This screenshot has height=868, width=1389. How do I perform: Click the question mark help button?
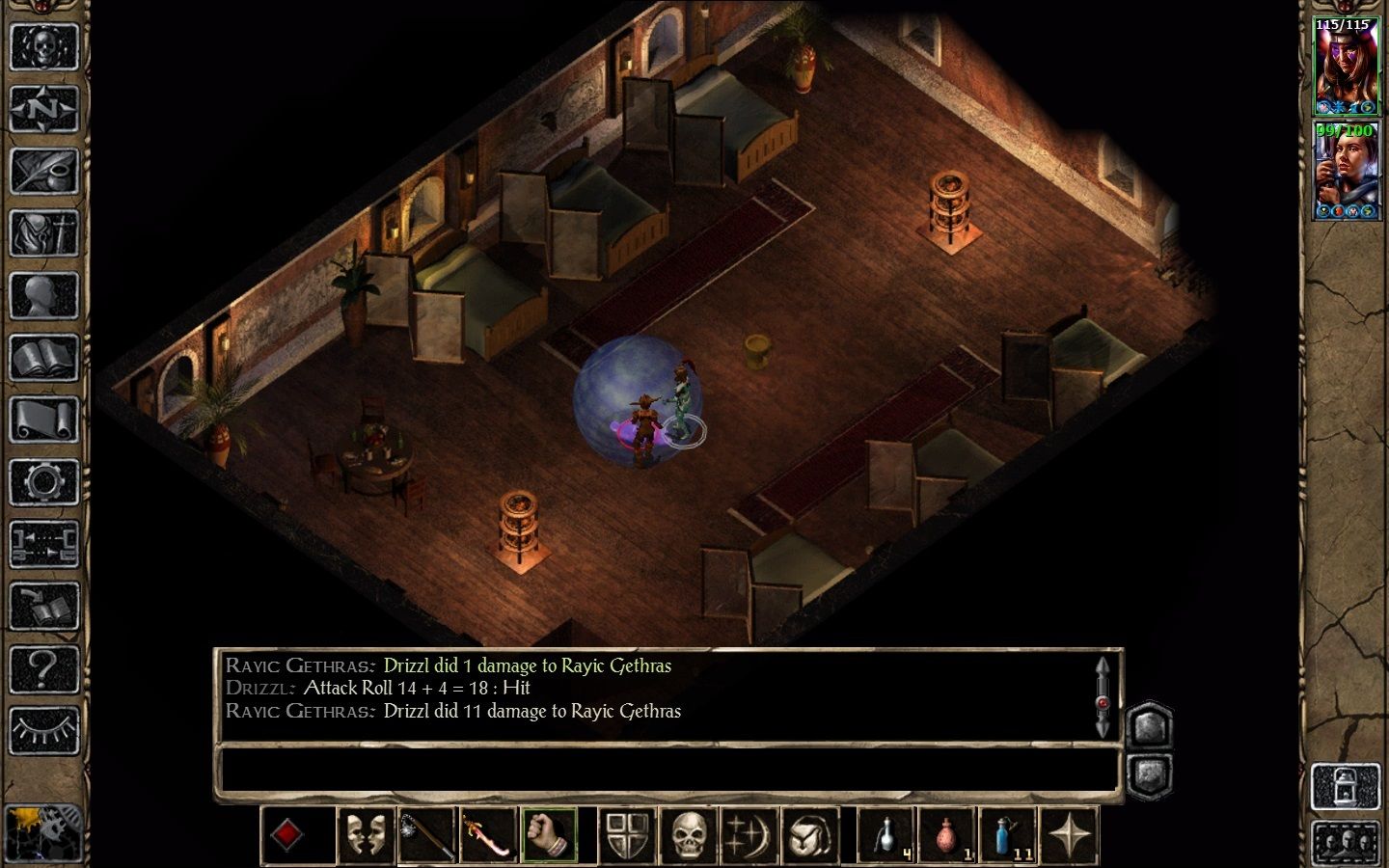coord(43,667)
